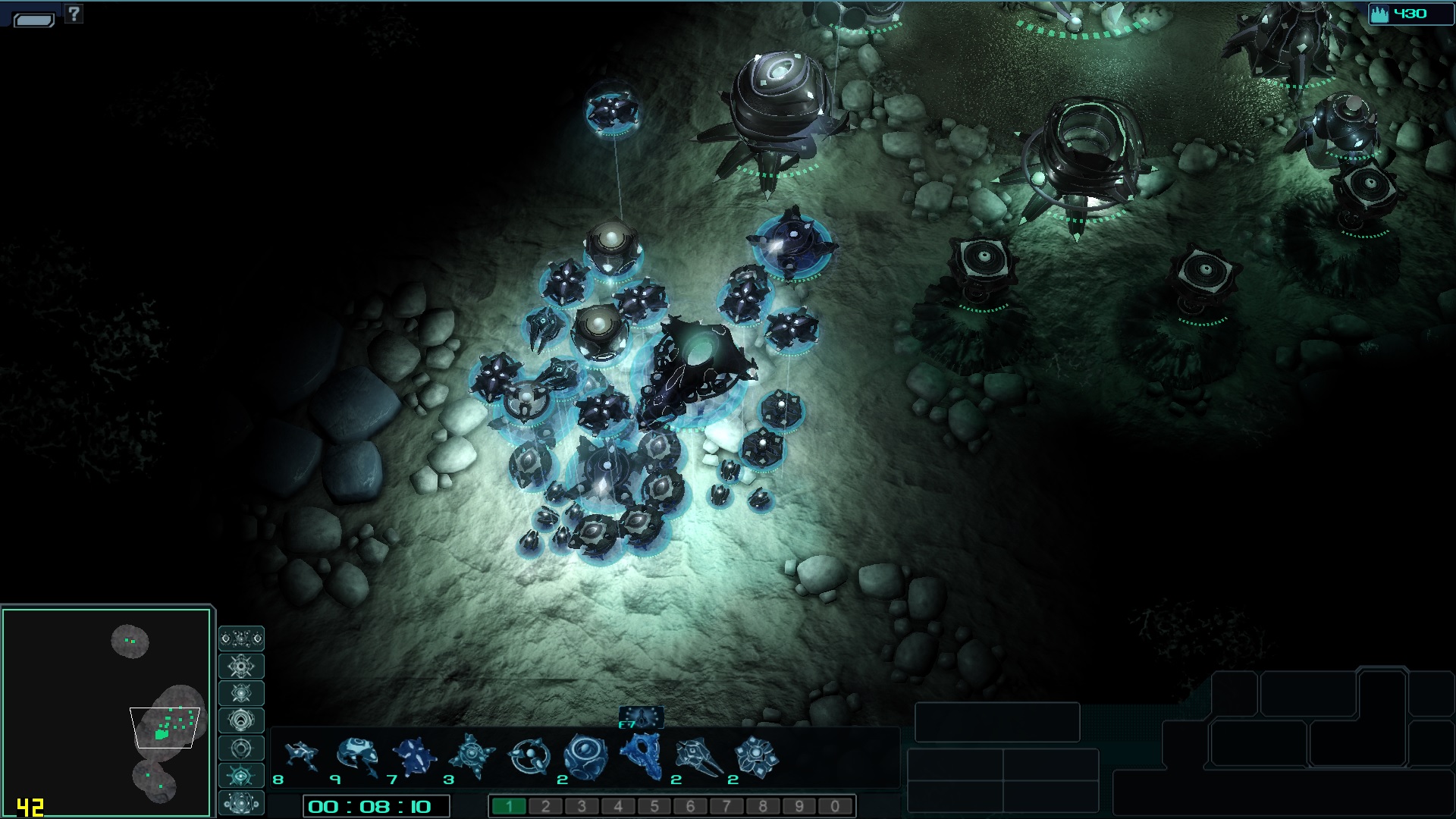Activate the concentric rings command button
The height and width of the screenshot is (819, 1456).
click(241, 721)
